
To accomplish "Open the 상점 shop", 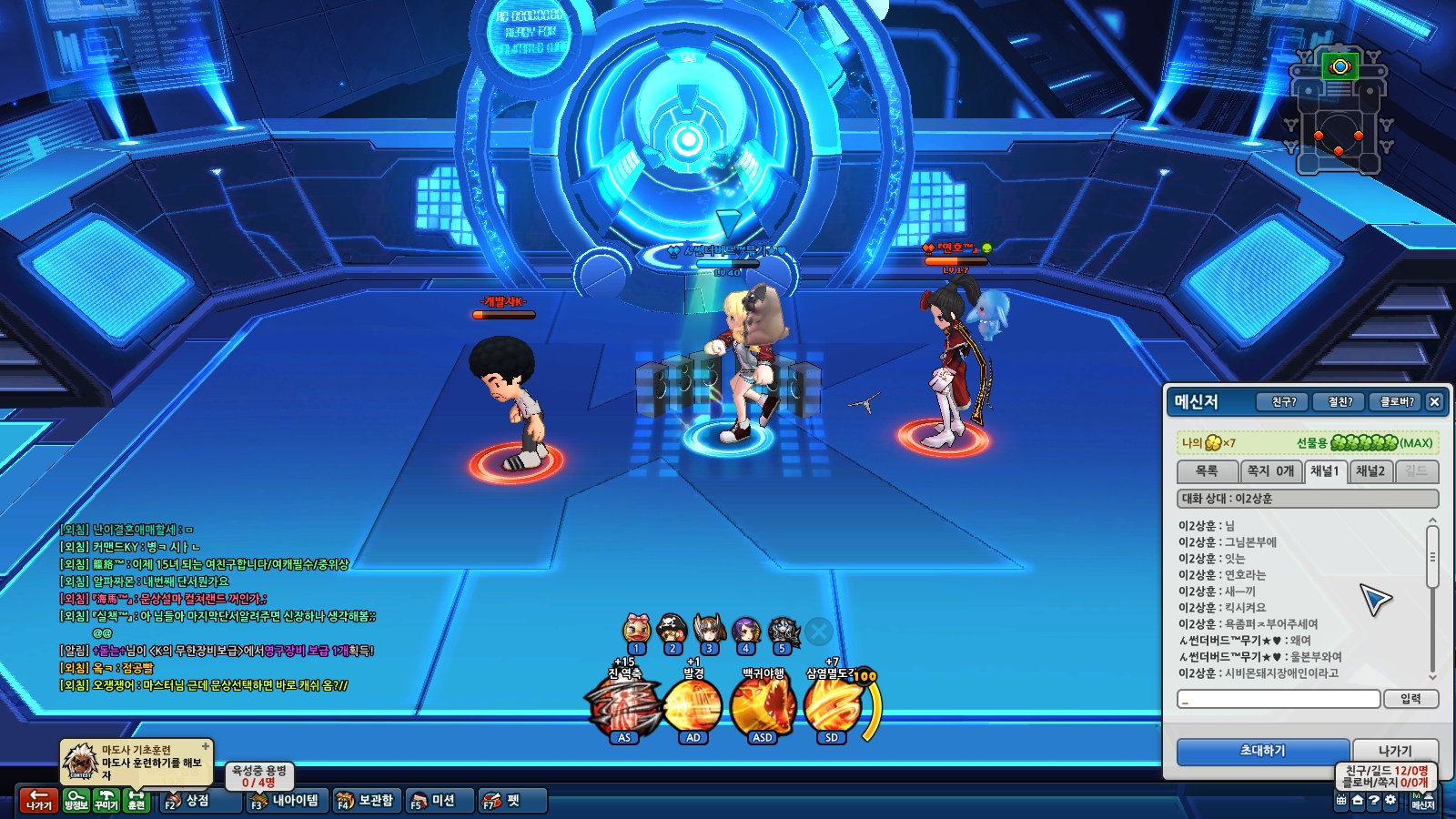I will pyautogui.click(x=187, y=801).
